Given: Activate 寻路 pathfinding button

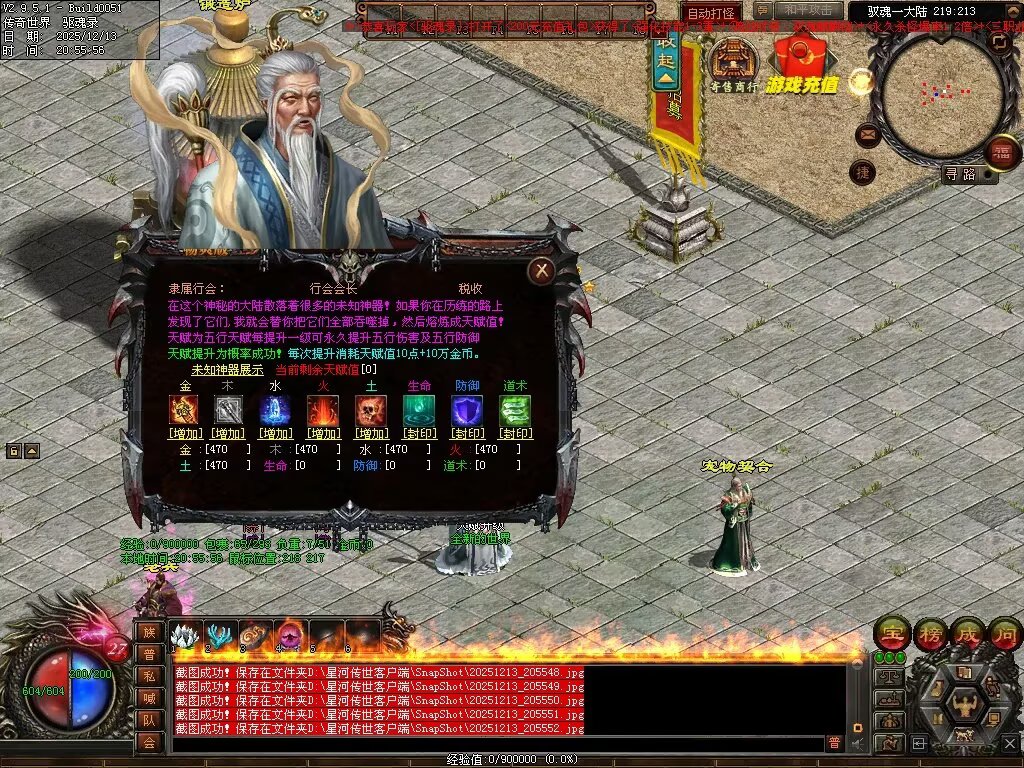Looking at the screenshot, I should click(960, 174).
